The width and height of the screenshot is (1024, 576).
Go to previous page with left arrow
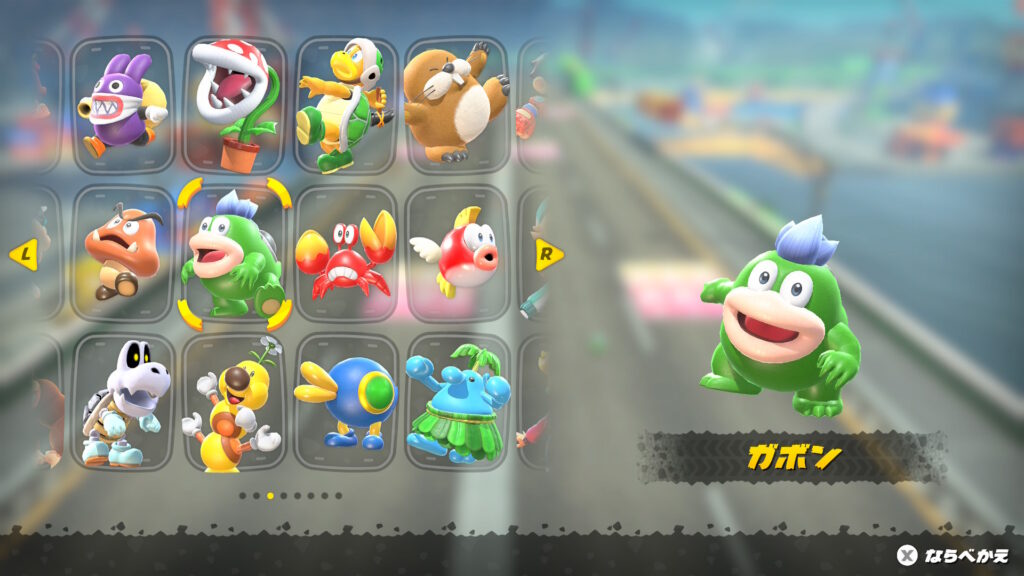point(22,254)
